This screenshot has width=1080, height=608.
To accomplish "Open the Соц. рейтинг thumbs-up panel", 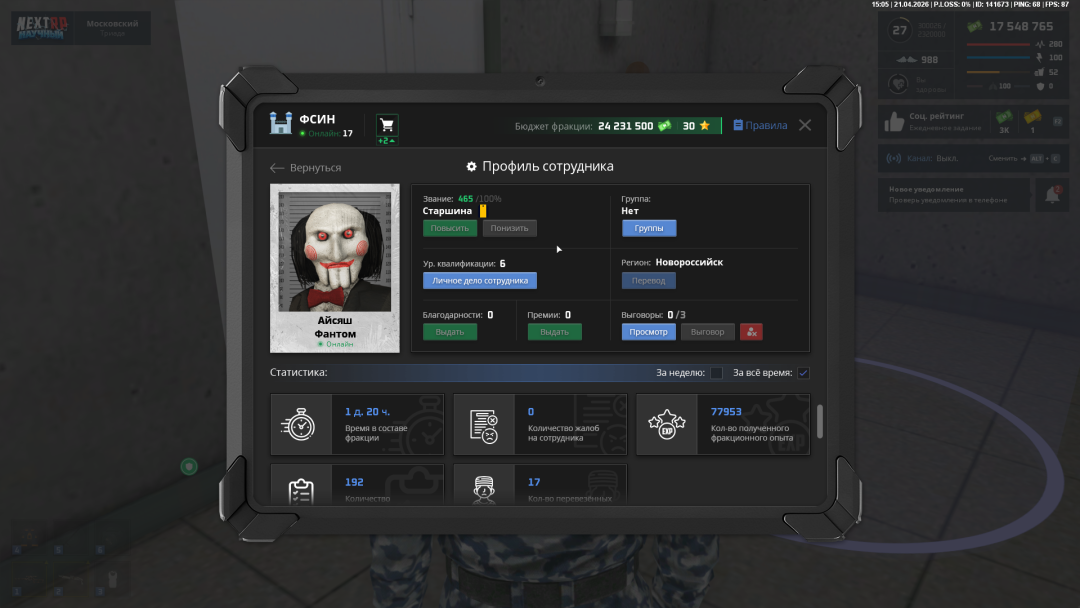I will 893,122.
